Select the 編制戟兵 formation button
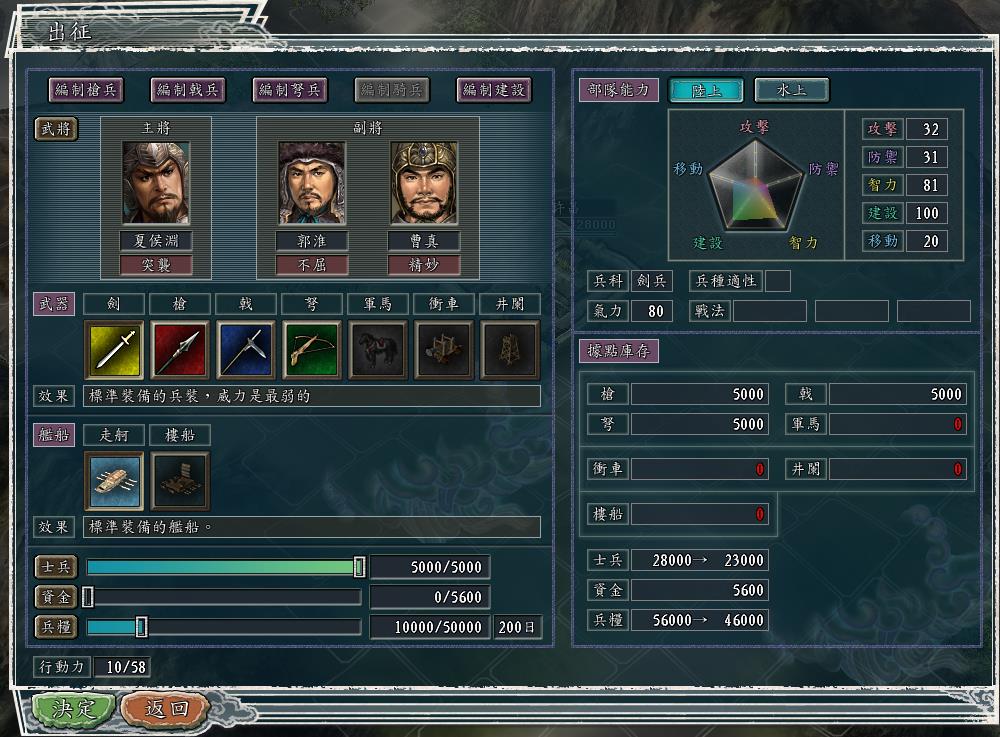 tap(188, 90)
